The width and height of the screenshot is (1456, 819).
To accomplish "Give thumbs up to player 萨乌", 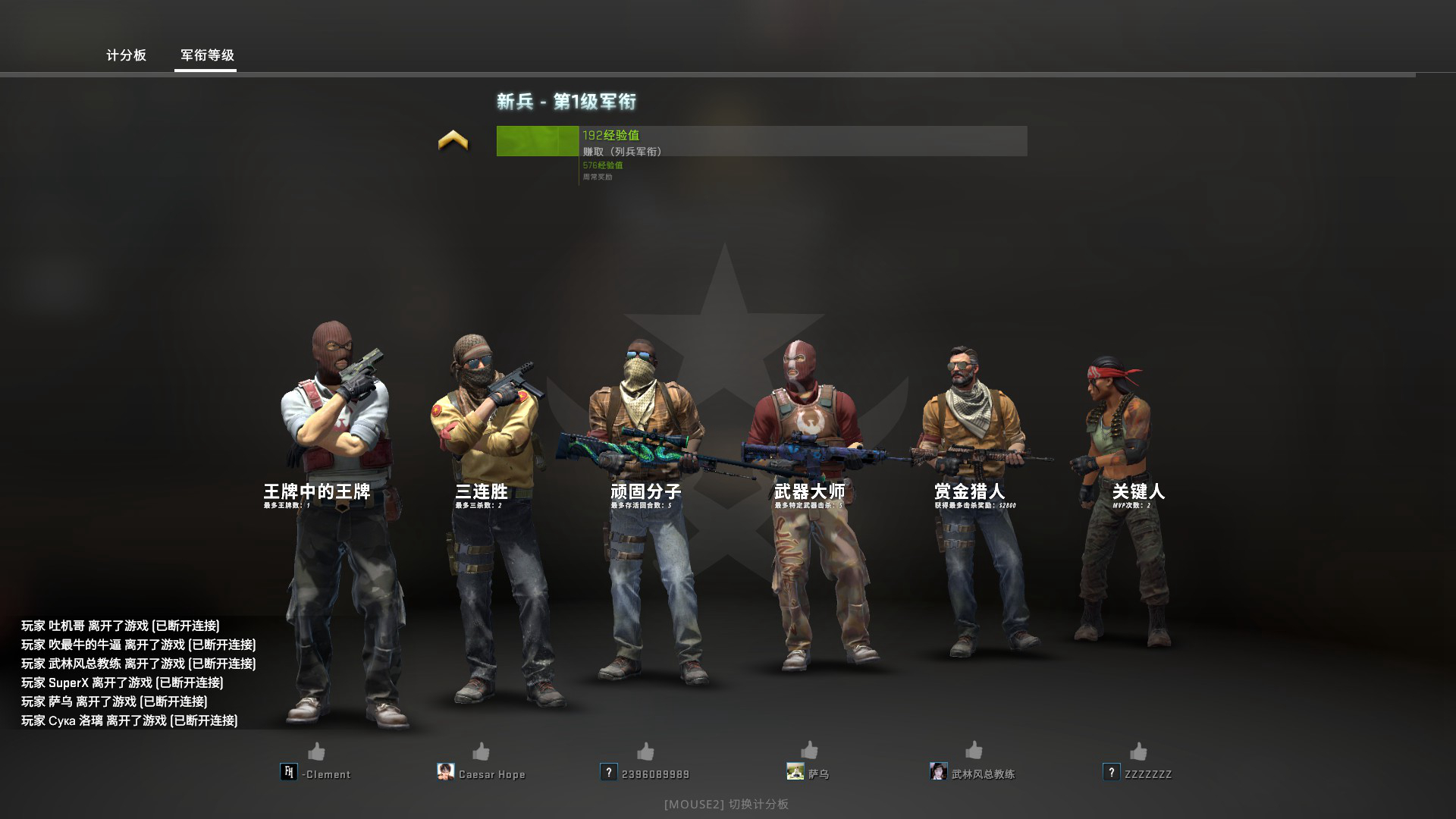I will (809, 751).
